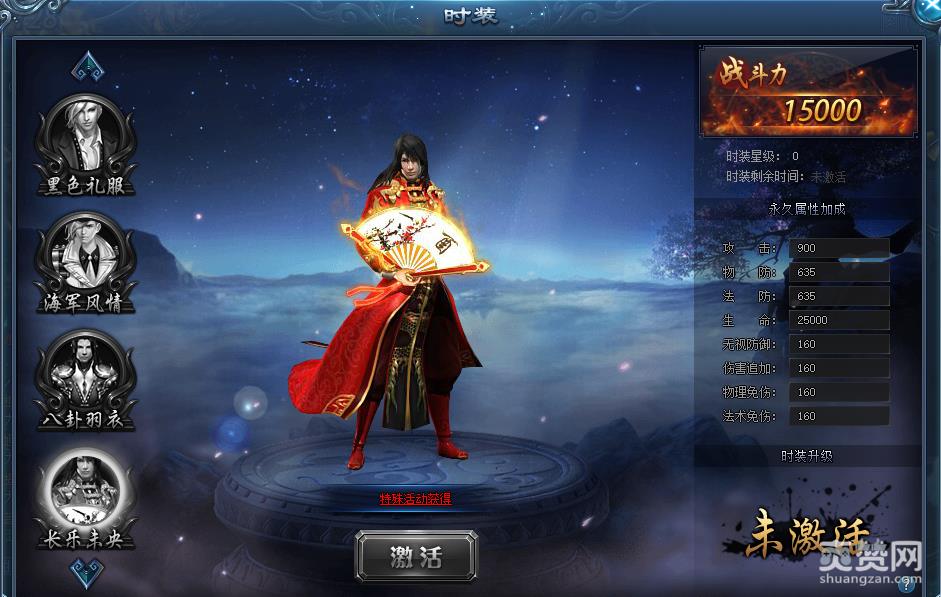The image size is (941, 597).
Task: Select the 长乐未央 costume portrait
Action: click(85, 490)
